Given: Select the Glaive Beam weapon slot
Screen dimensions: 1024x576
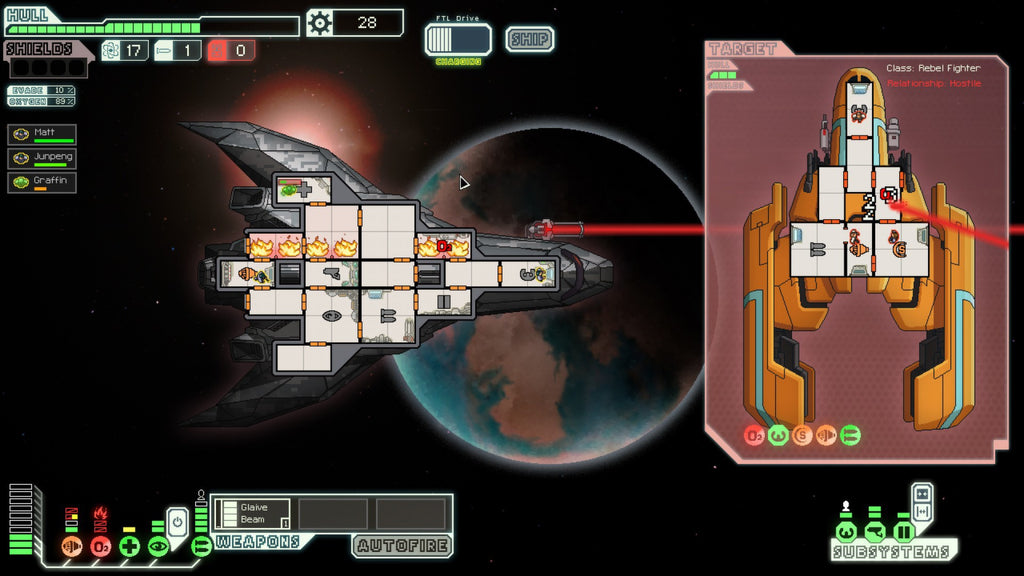Looking at the screenshot, I should [x=251, y=514].
